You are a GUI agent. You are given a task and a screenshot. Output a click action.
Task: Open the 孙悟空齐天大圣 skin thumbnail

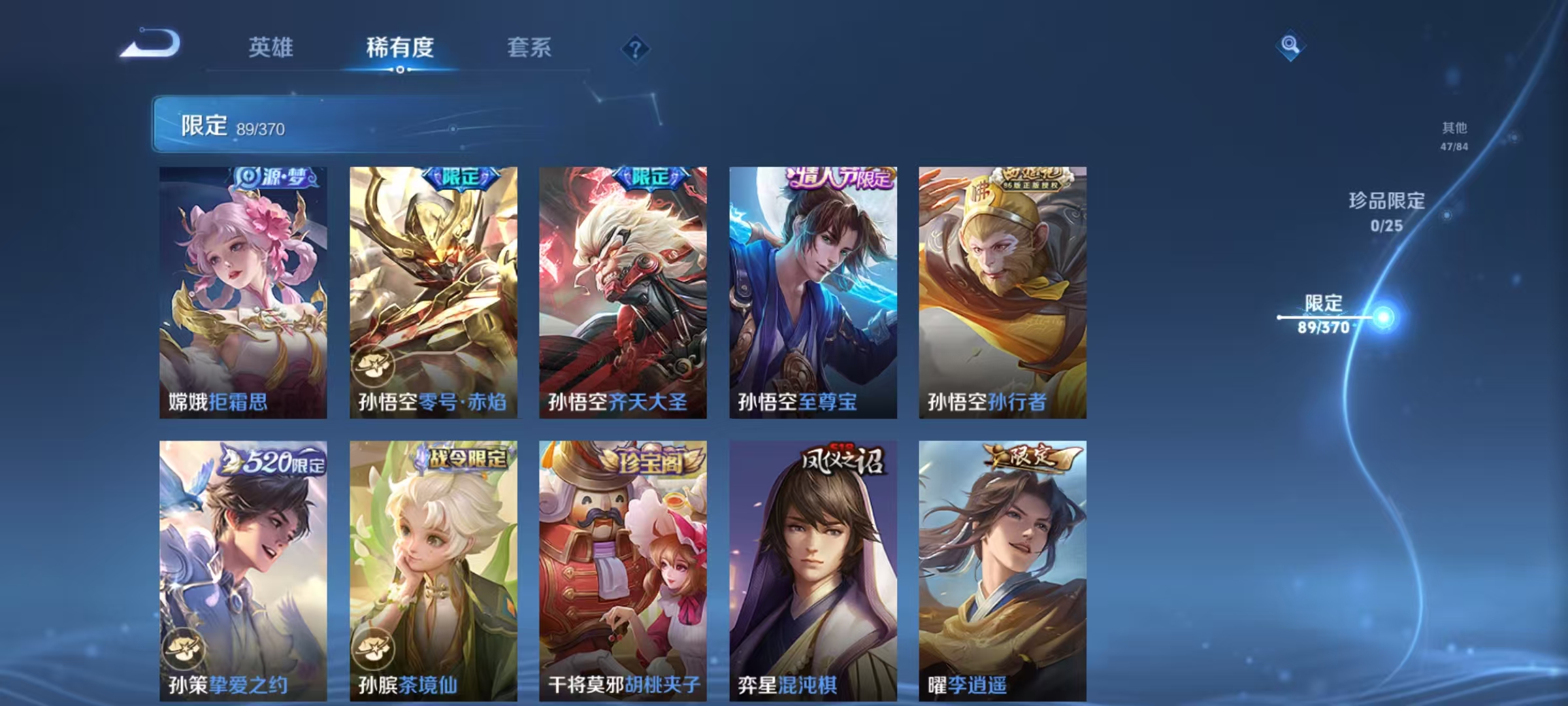(623, 291)
